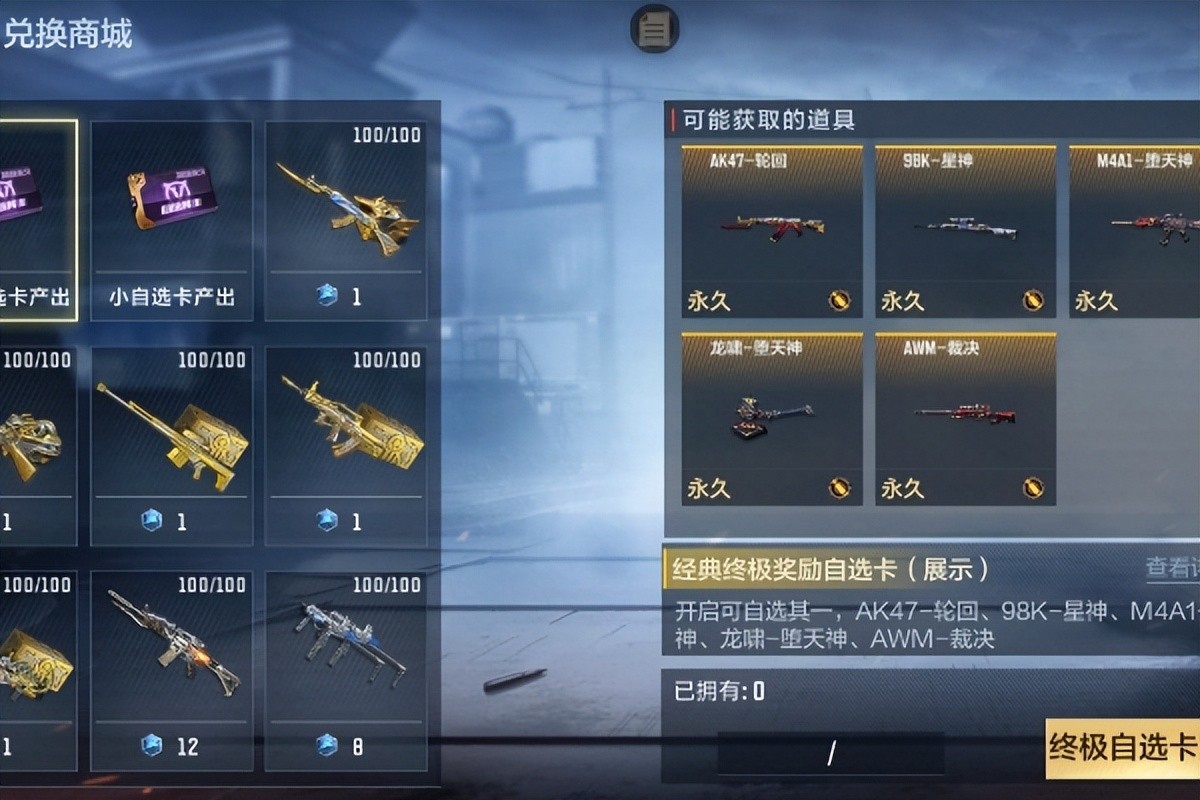Select the 小自选卡产出 card item

[x=172, y=220]
